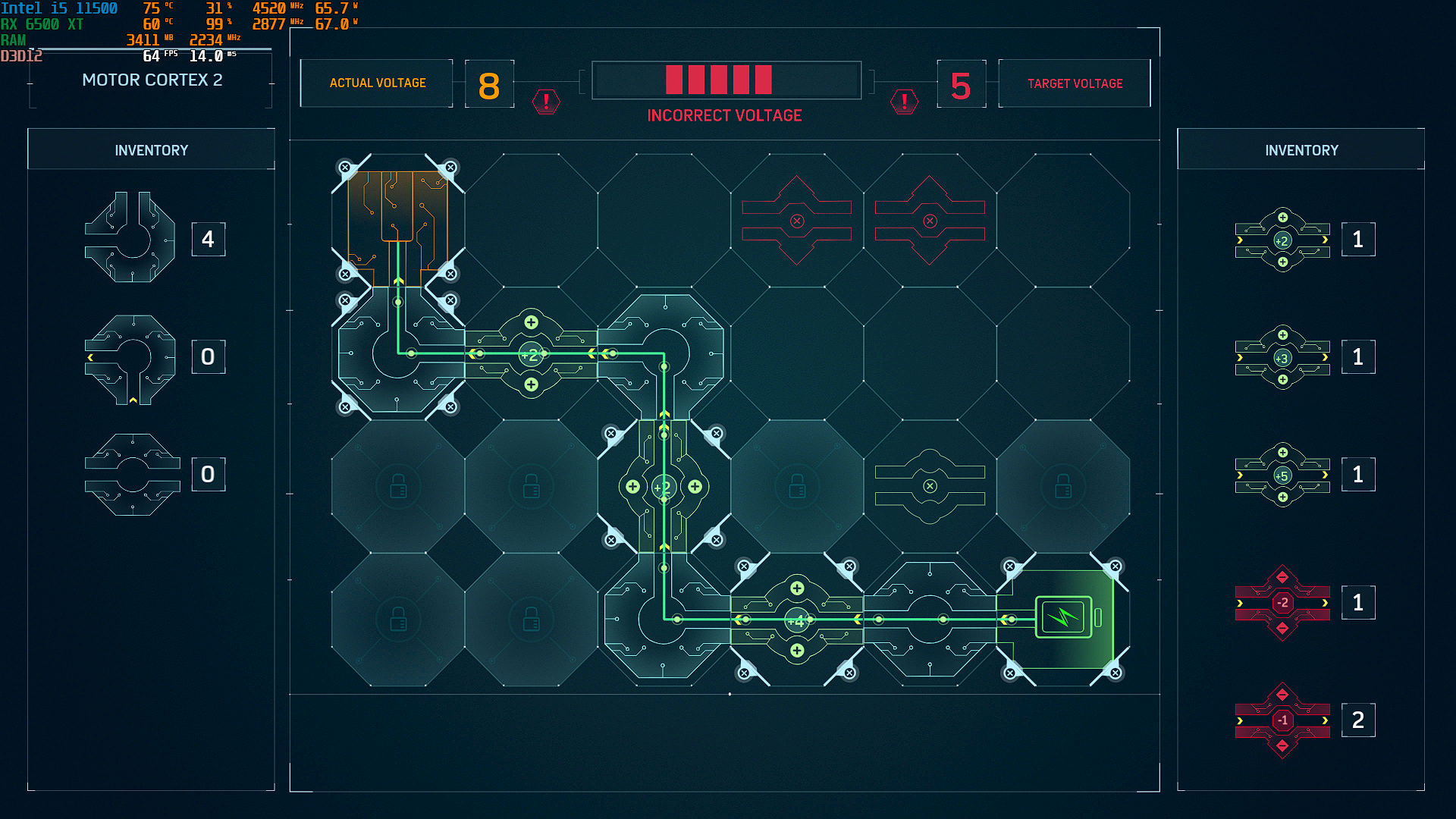
Task: Select the green battery source tile
Action: (1063, 619)
